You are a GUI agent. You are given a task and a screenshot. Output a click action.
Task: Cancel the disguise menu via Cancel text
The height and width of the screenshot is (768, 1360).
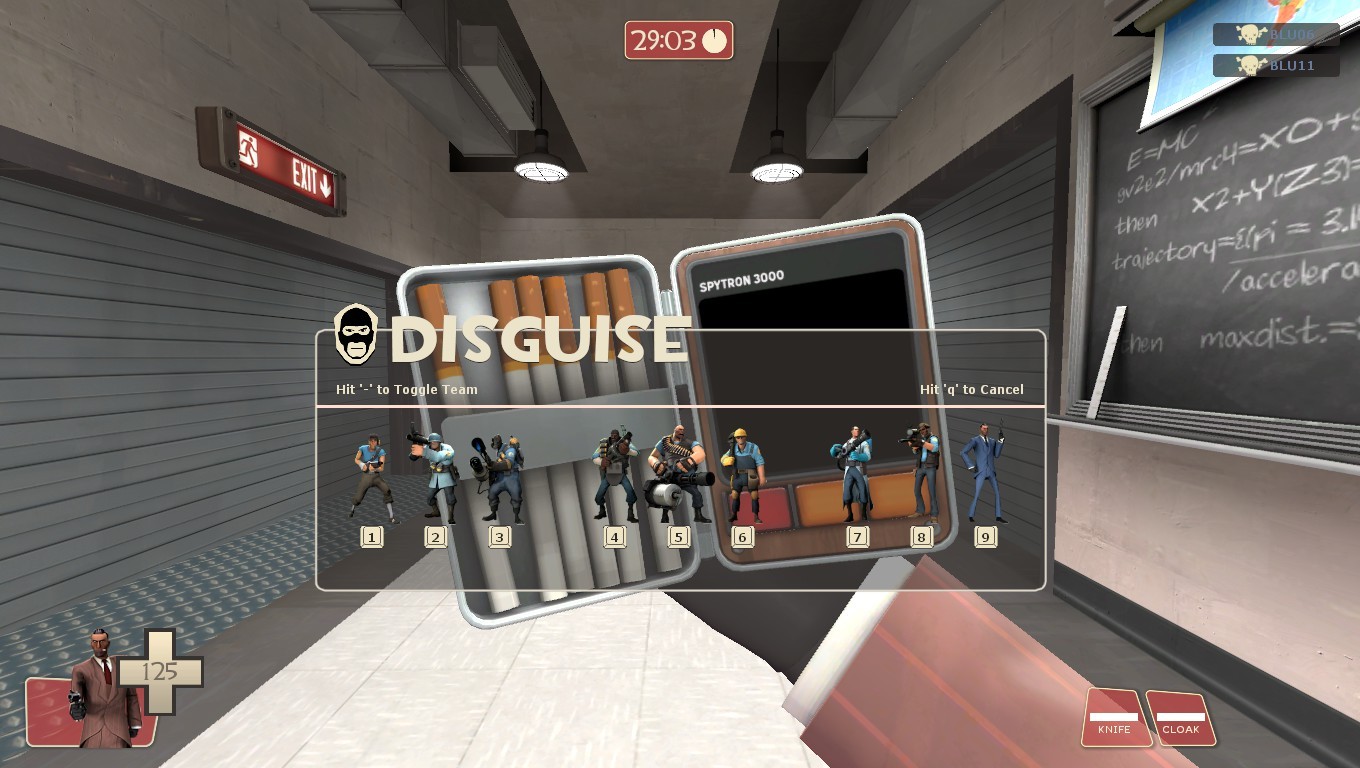coord(970,390)
